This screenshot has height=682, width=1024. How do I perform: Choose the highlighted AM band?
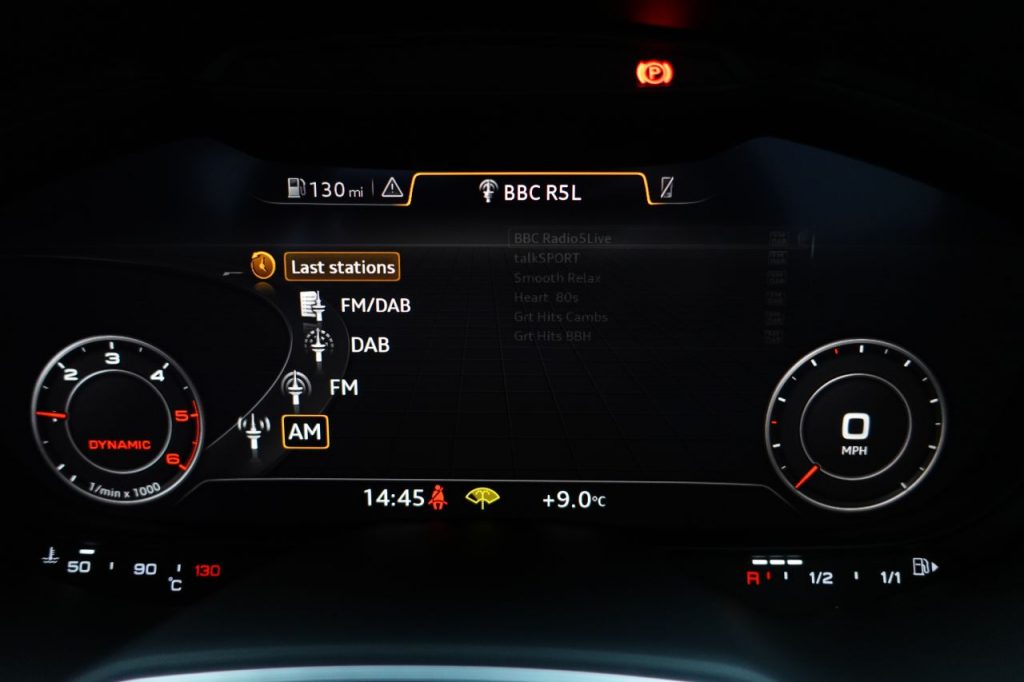coord(305,432)
